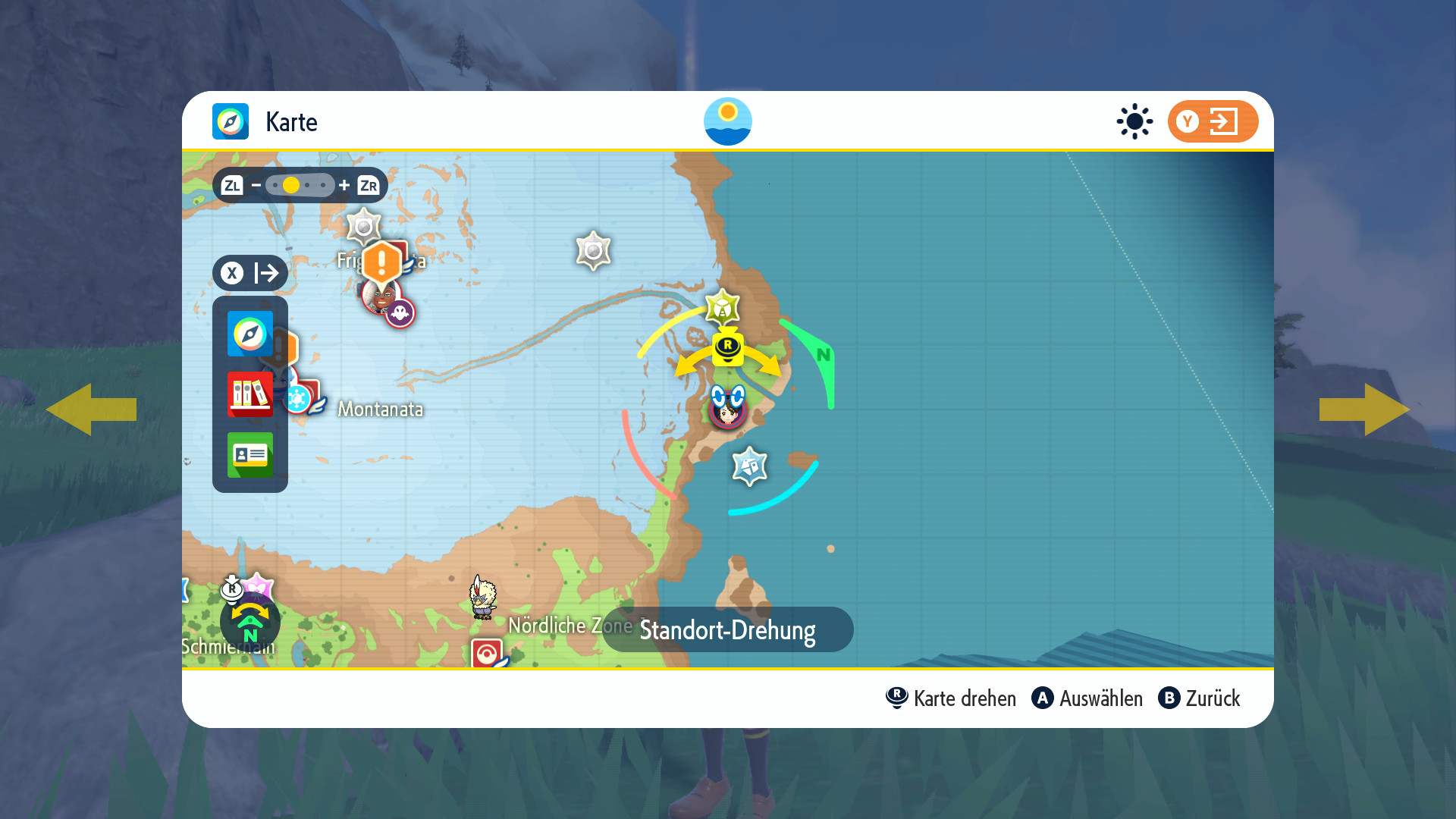Open the Pokédex bookshelf app icon

point(250,394)
